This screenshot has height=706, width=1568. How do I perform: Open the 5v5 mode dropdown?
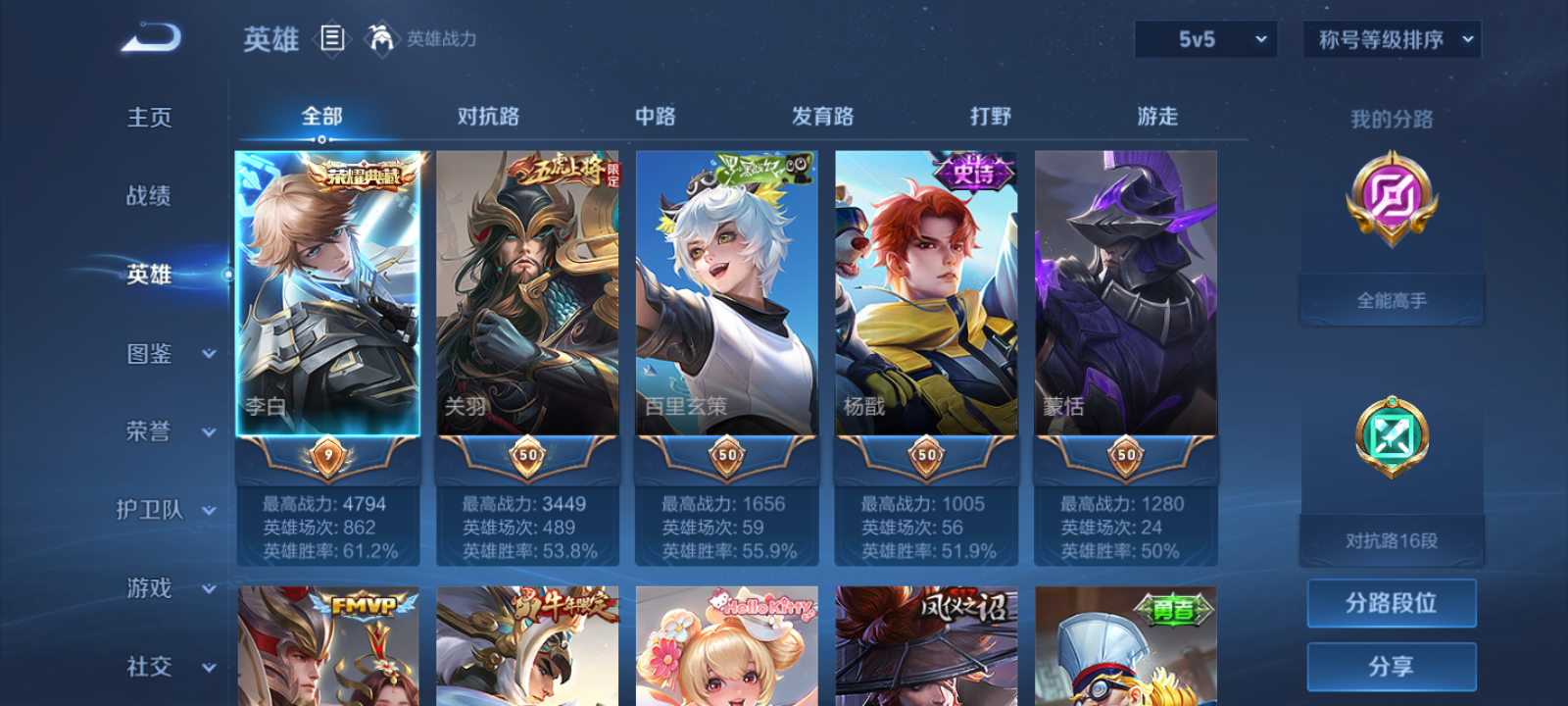coord(1205,39)
